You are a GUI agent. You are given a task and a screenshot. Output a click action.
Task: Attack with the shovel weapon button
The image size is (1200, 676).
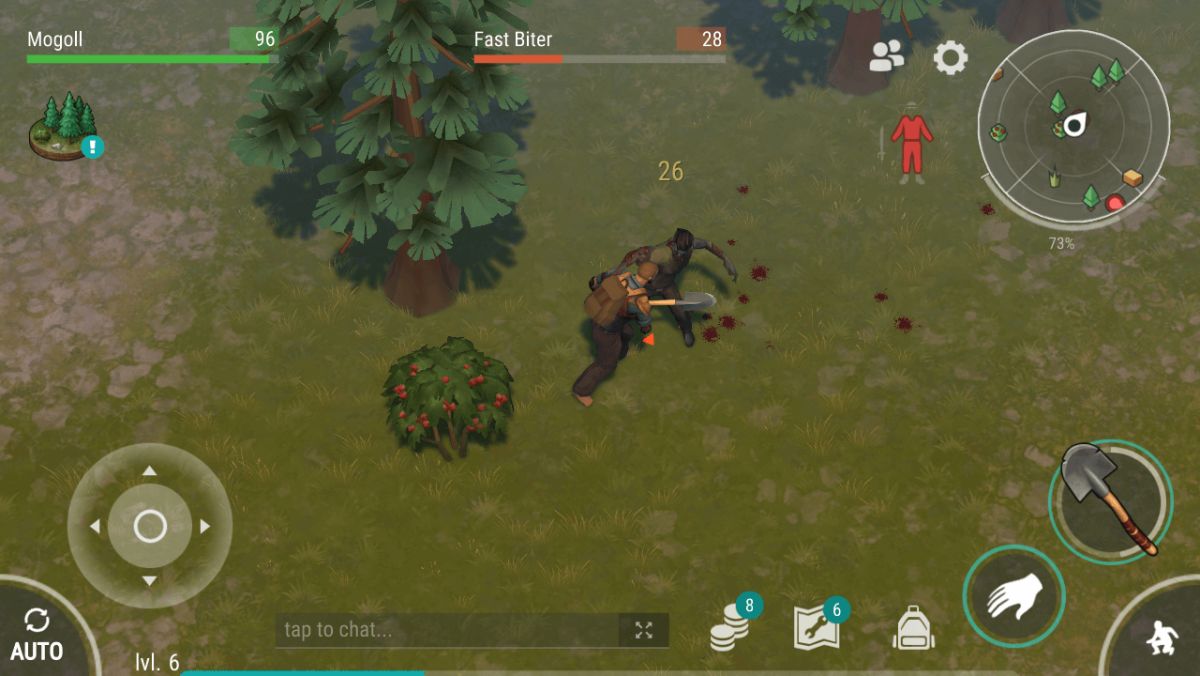[1110, 498]
